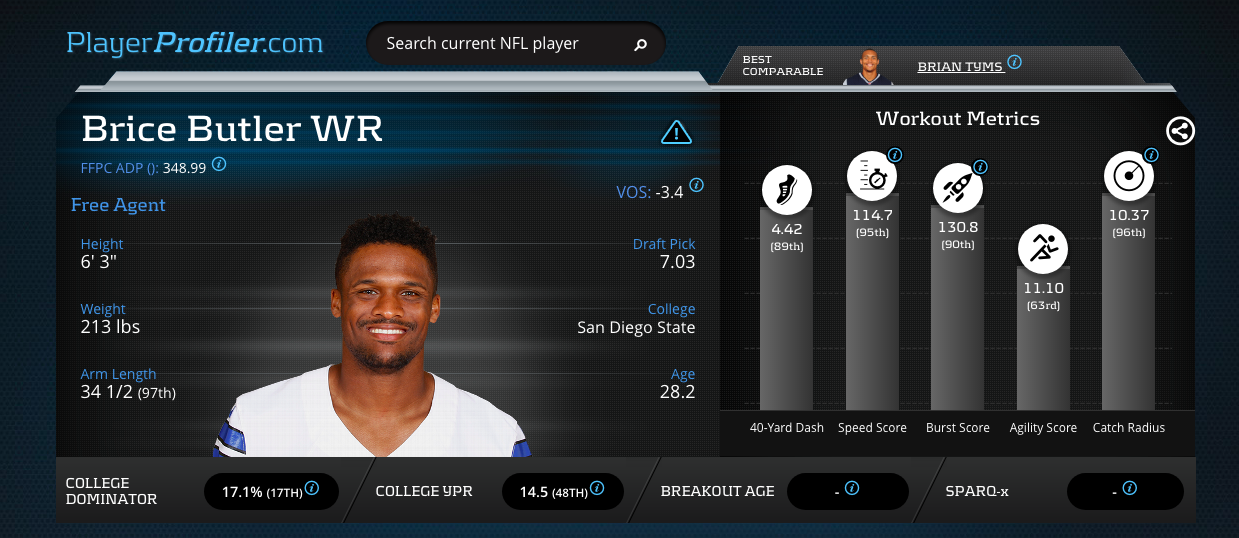Open Breakout Age info icon
Image resolution: width=1239 pixels, height=538 pixels.
click(852, 489)
